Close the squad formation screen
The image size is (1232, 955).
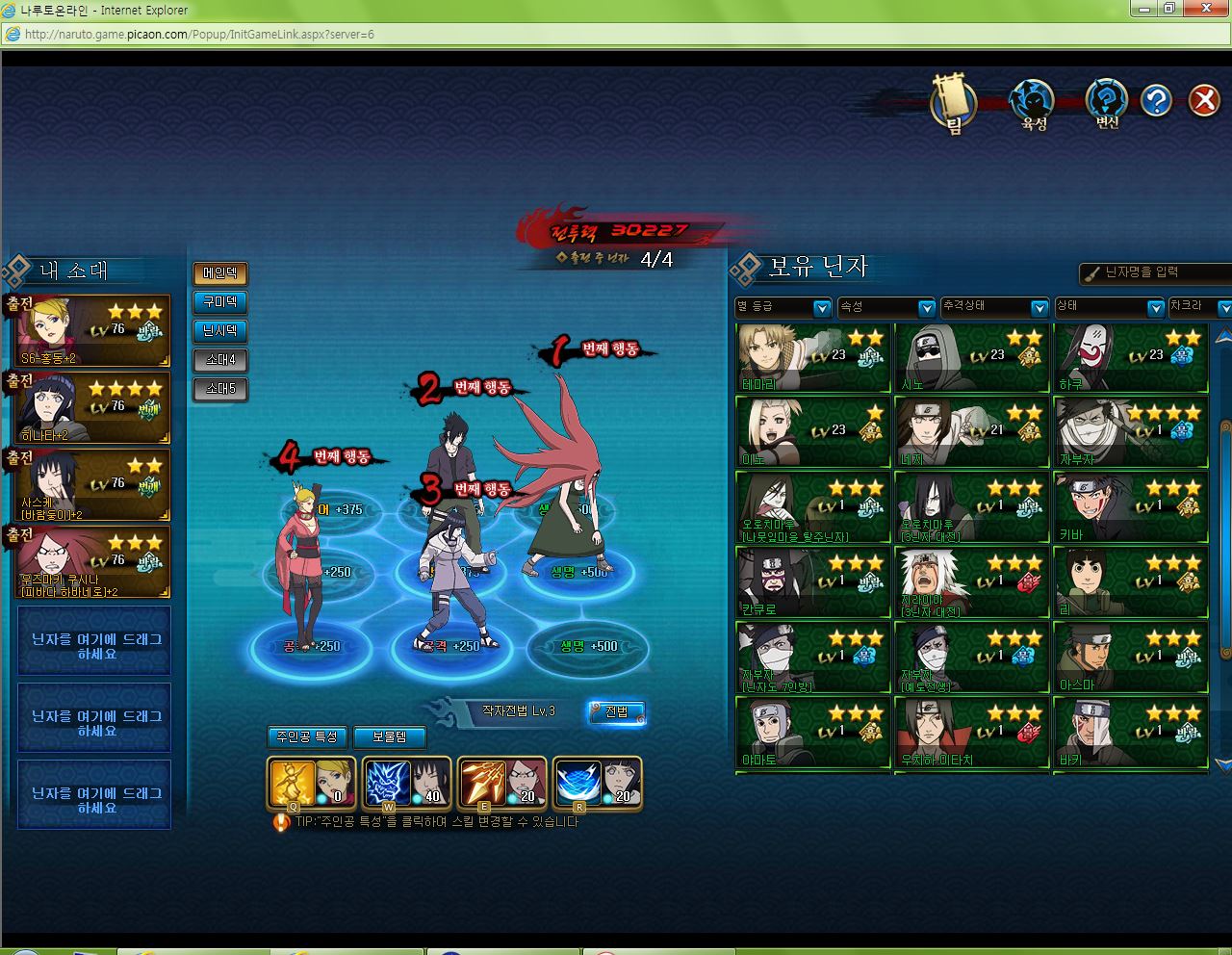[x=1203, y=100]
